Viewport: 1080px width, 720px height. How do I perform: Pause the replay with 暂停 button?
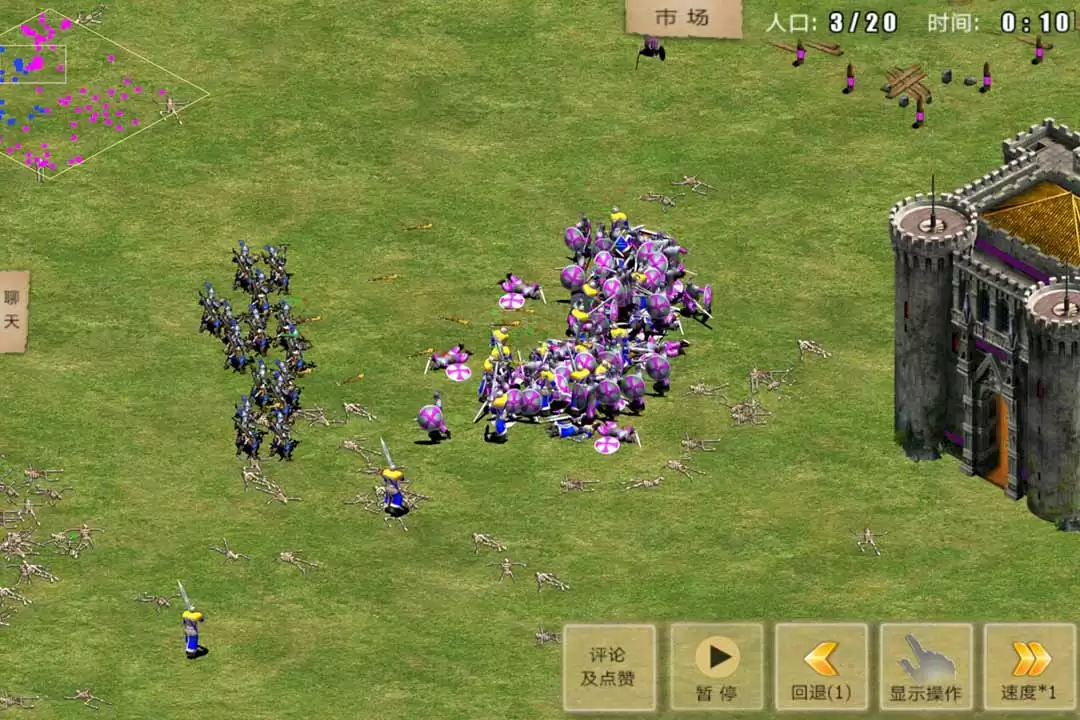click(716, 667)
